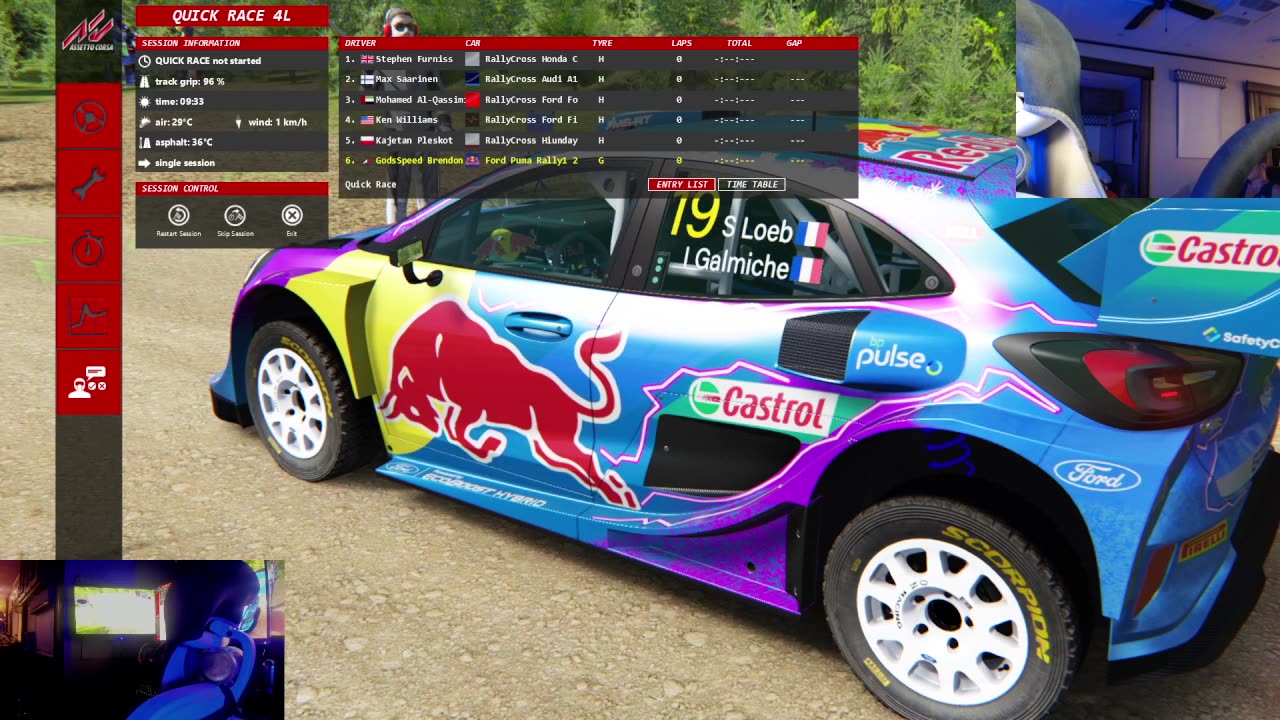1280x720 pixels.
Task: Show the telemetry graph panel
Action: pyautogui.click(x=89, y=316)
